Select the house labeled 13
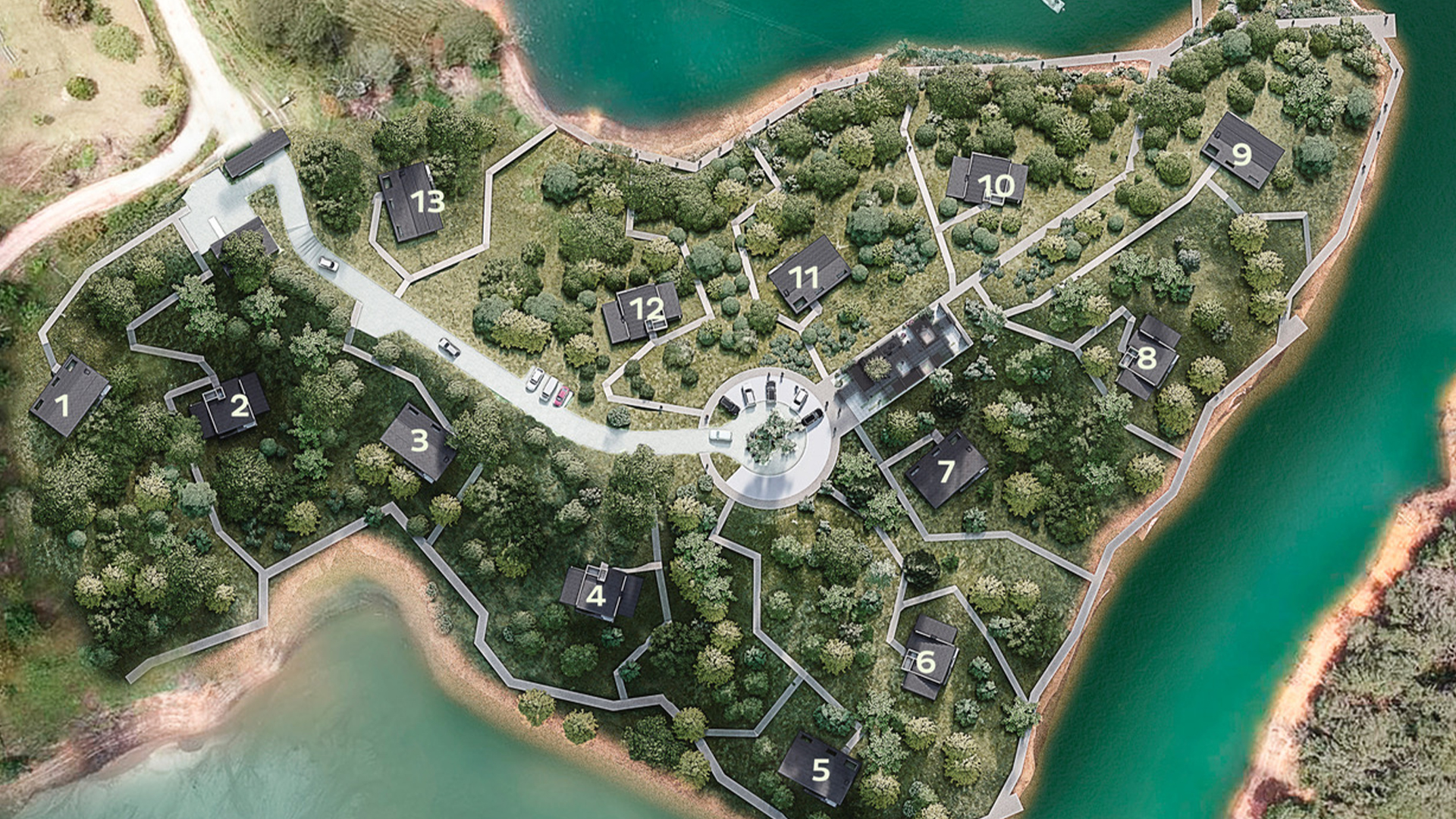Viewport: 1456px width, 819px height. 427,201
